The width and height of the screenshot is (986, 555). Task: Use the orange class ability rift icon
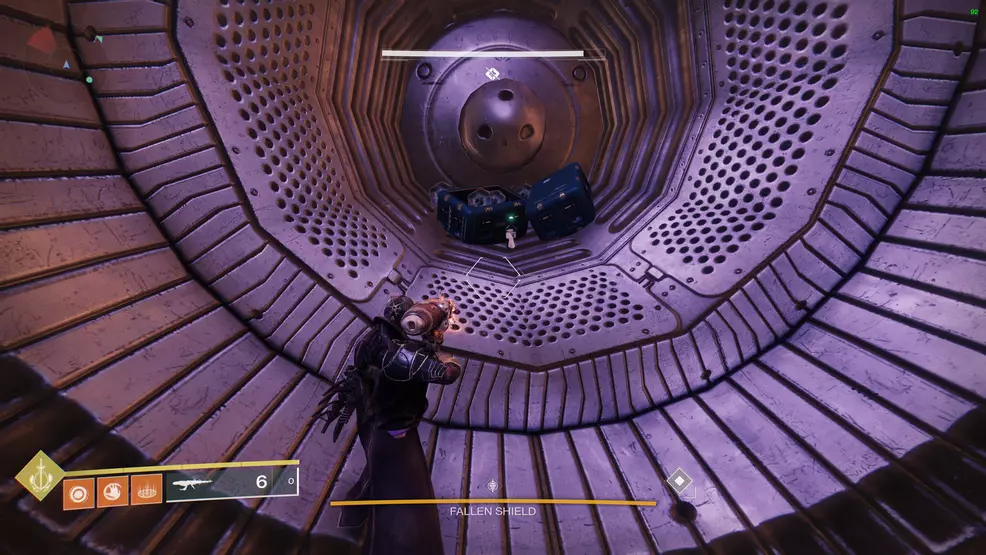pyautogui.click(x=146, y=491)
